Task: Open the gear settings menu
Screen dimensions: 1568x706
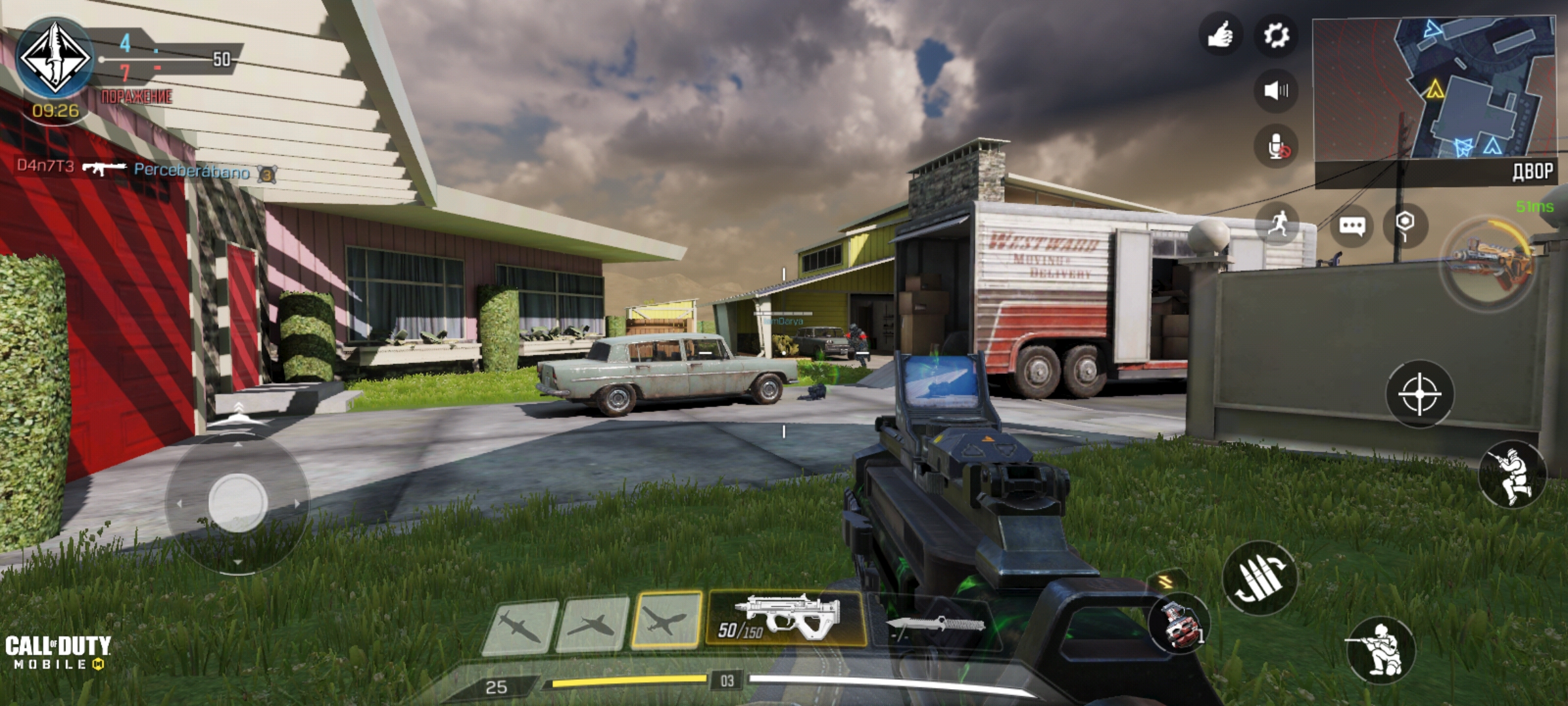Action: [1276, 35]
